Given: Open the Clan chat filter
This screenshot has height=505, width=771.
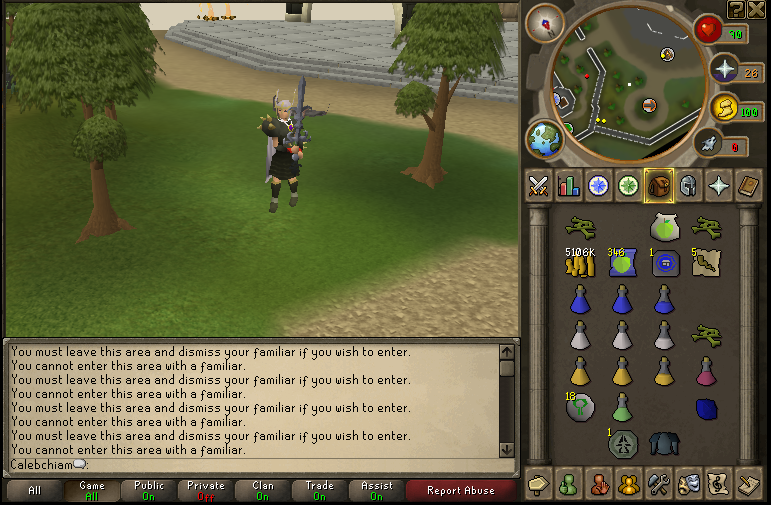Looking at the screenshot, I should point(263,490).
